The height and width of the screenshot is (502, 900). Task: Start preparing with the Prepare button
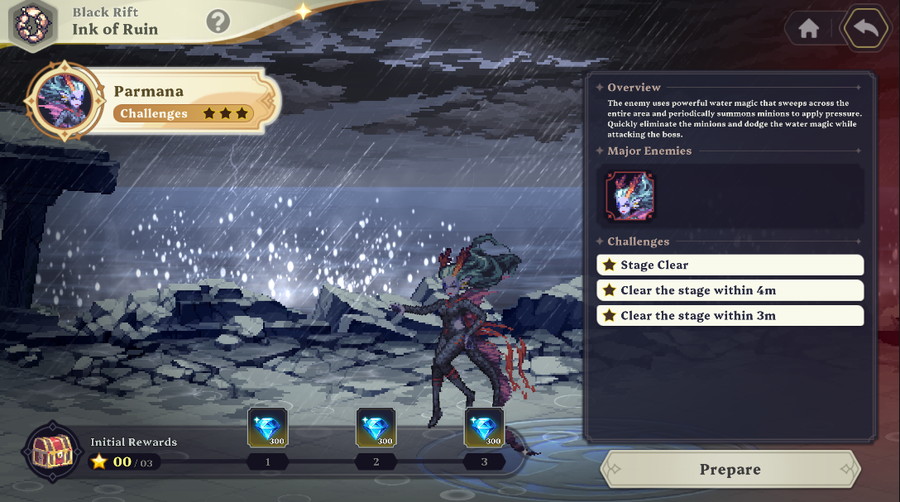click(x=730, y=469)
